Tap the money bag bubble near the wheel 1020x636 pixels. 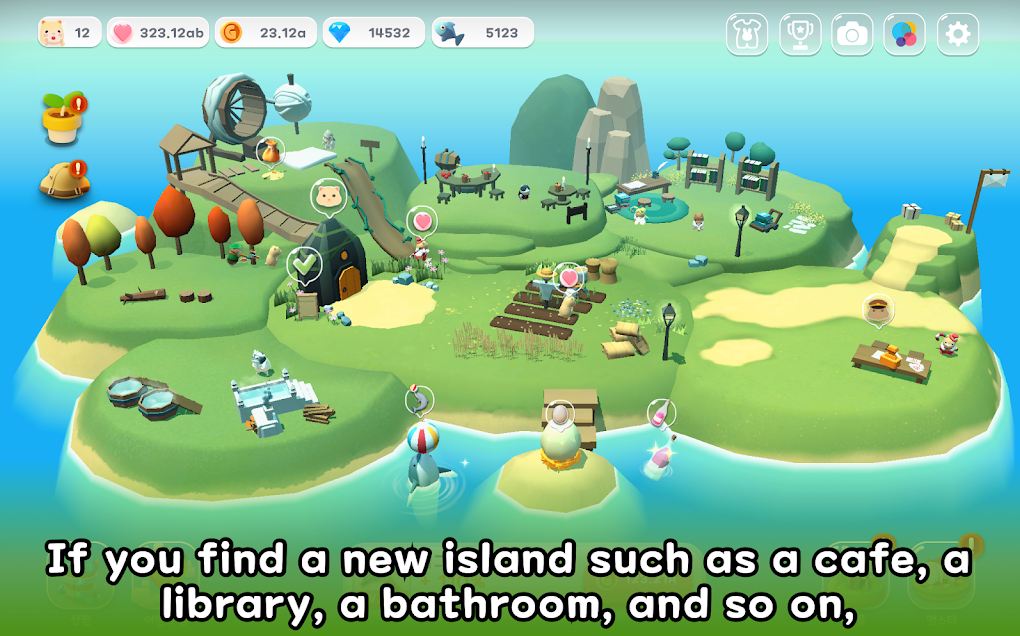(270, 152)
